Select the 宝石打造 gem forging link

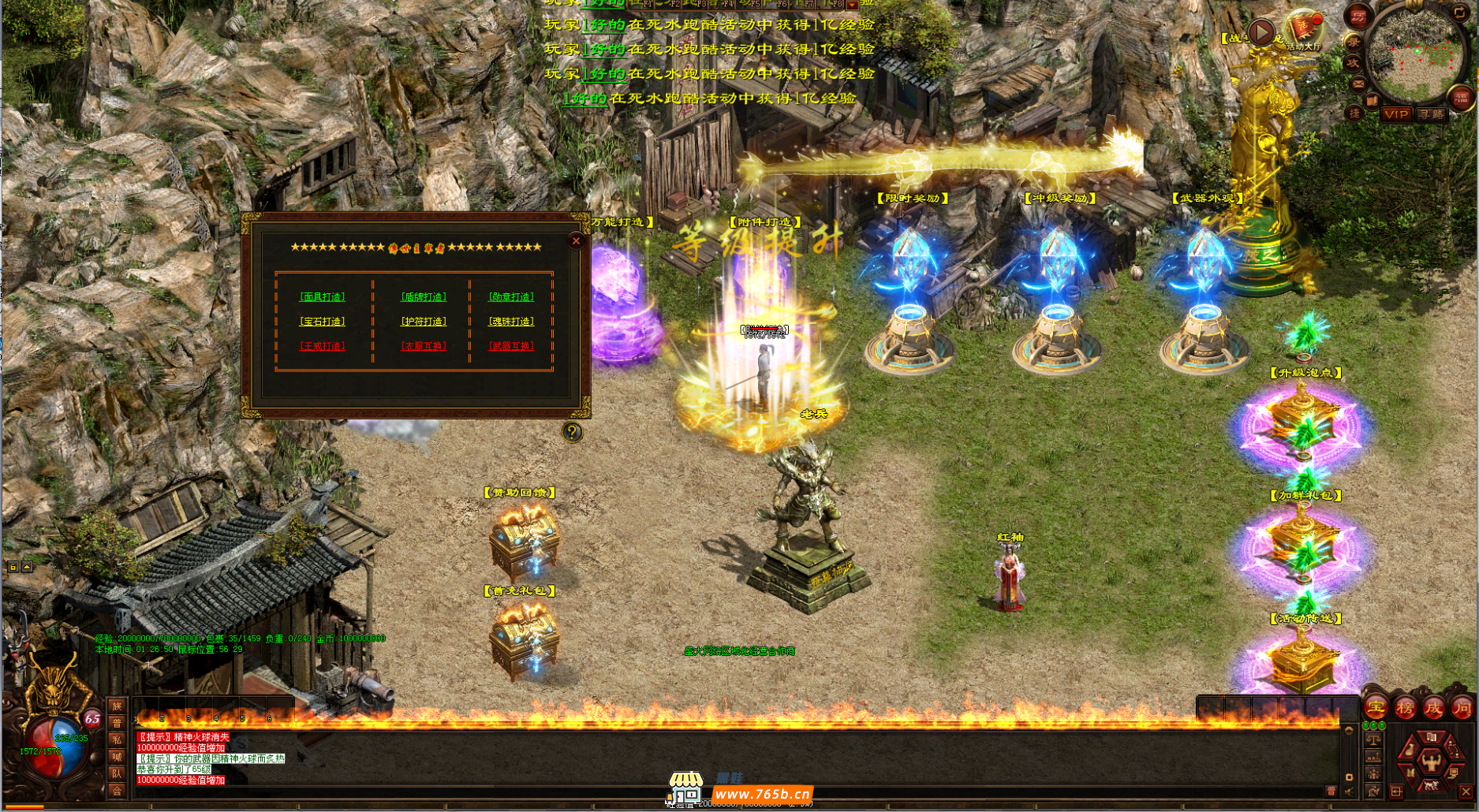[x=323, y=322]
